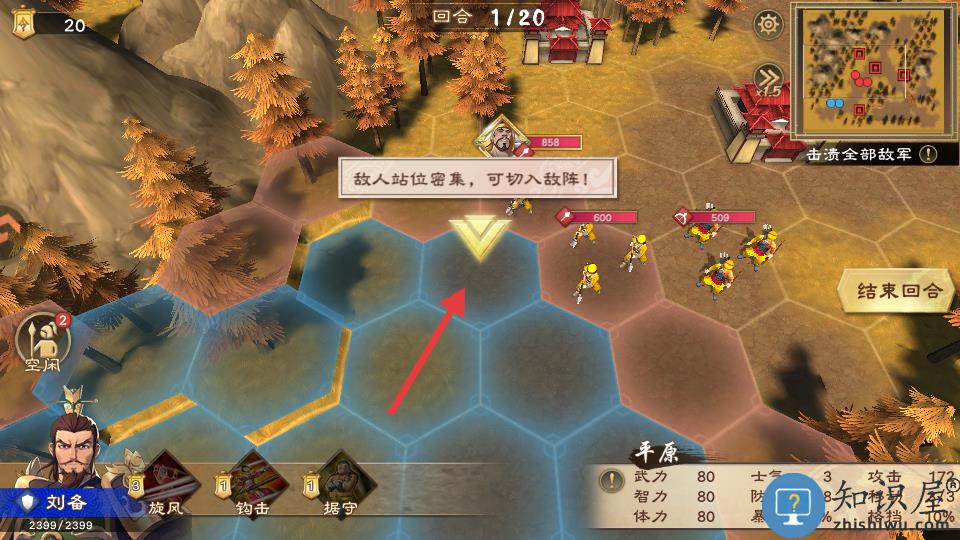
Task: Select the enemy general portrait with 858
Action: [498, 139]
